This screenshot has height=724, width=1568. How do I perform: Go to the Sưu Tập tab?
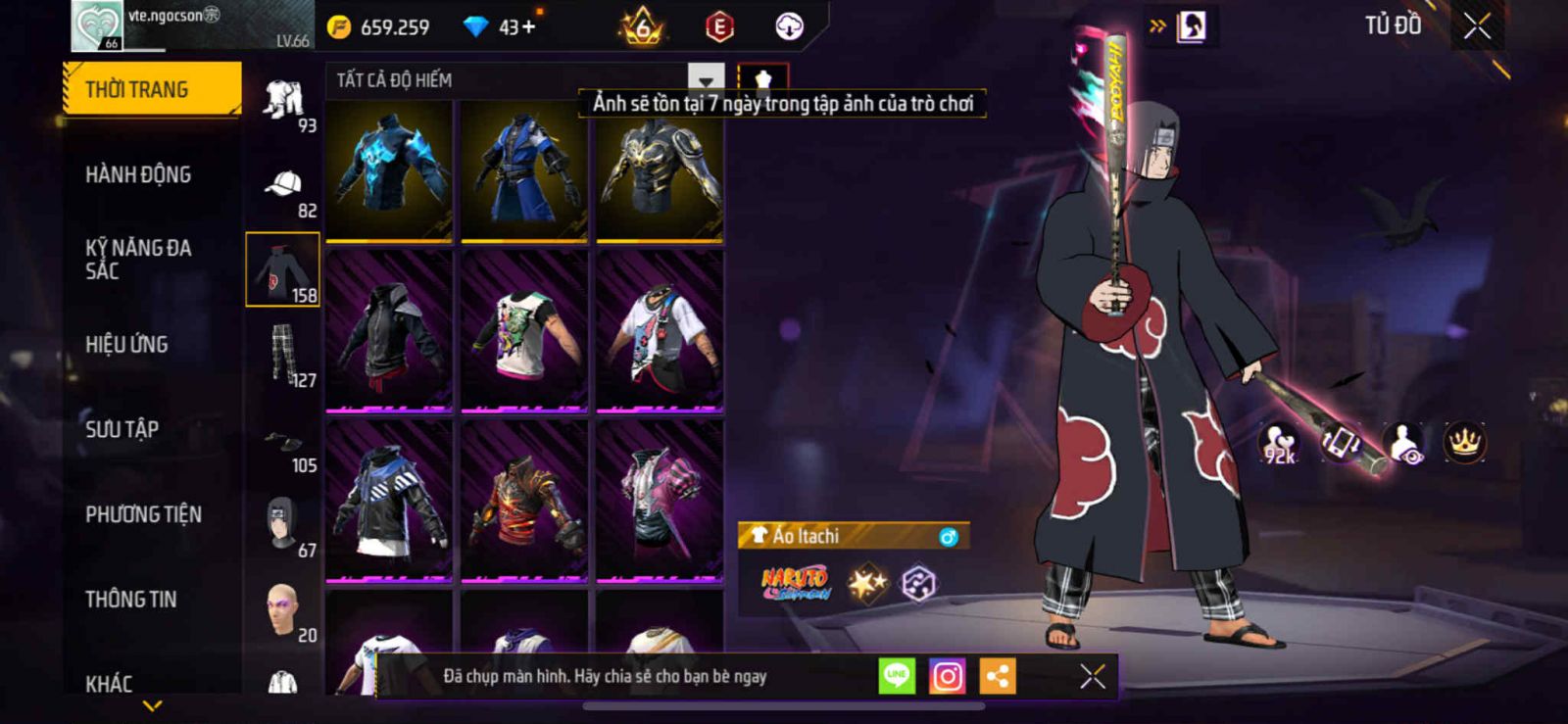[x=122, y=429]
